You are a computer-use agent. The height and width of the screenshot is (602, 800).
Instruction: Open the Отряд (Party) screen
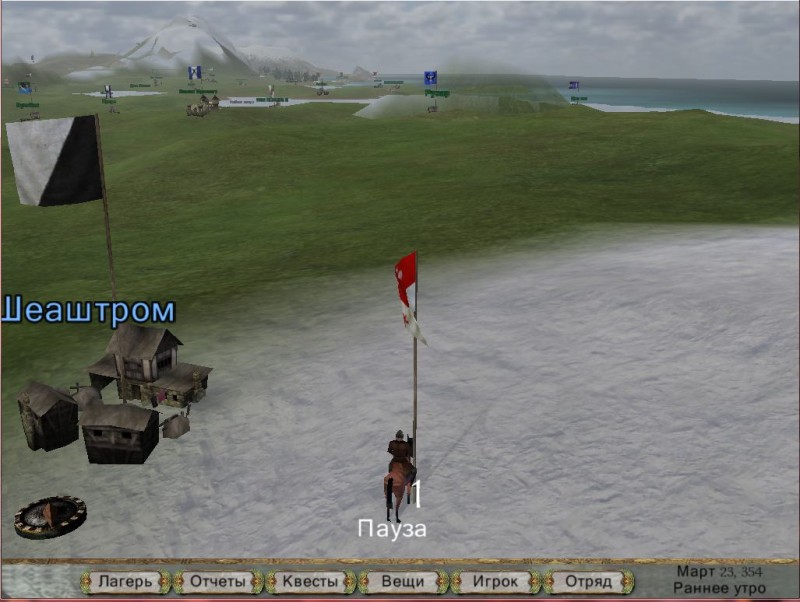pos(588,581)
